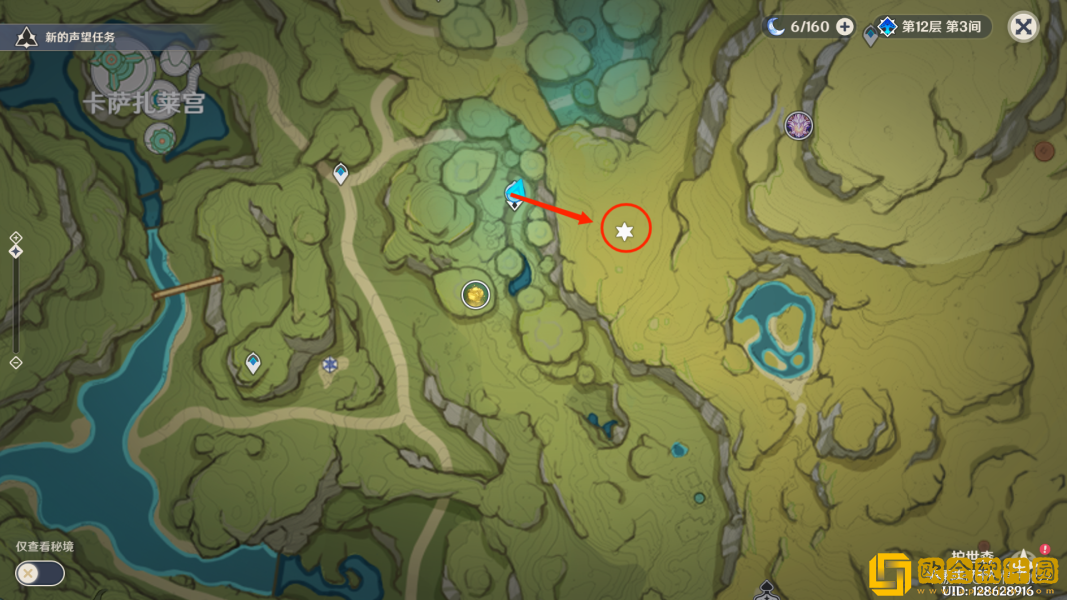The width and height of the screenshot is (1067, 600).
Task: Toggle the 仅查看秘境 domains-only switch
Action: [40, 573]
